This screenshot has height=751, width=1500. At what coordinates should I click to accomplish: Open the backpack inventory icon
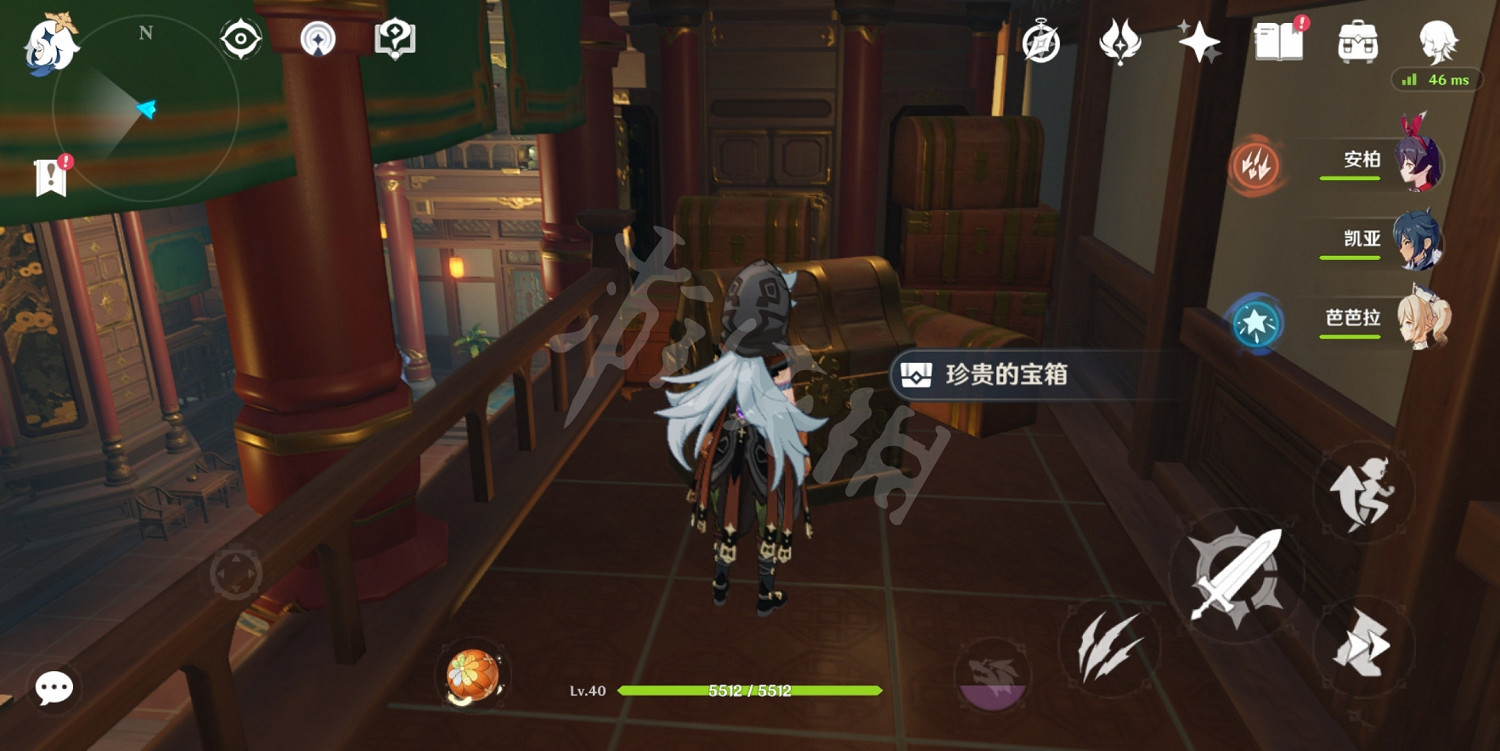pyautogui.click(x=1360, y=42)
